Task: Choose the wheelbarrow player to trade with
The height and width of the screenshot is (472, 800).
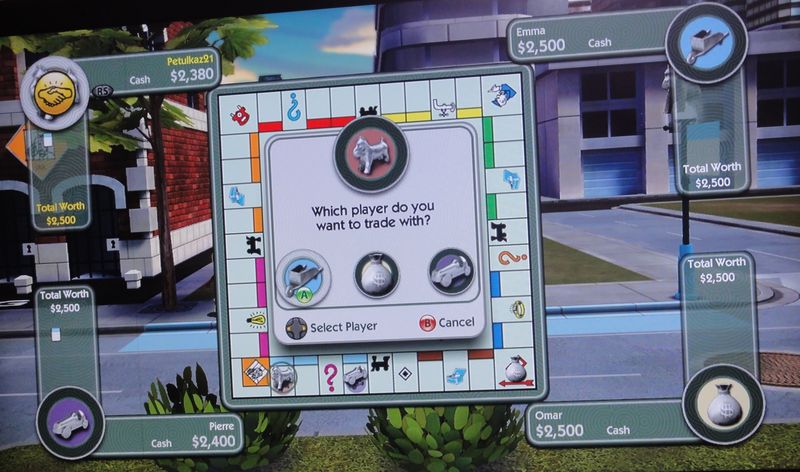Action: pyautogui.click(x=304, y=271)
